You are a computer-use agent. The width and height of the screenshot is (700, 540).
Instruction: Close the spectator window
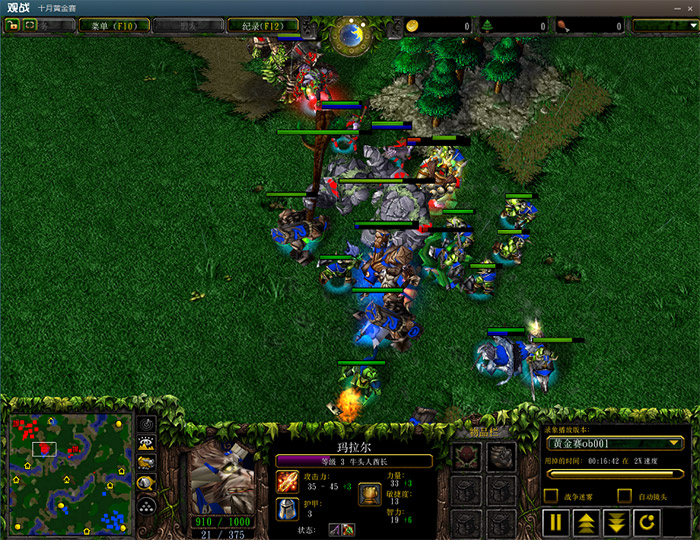point(689,7)
